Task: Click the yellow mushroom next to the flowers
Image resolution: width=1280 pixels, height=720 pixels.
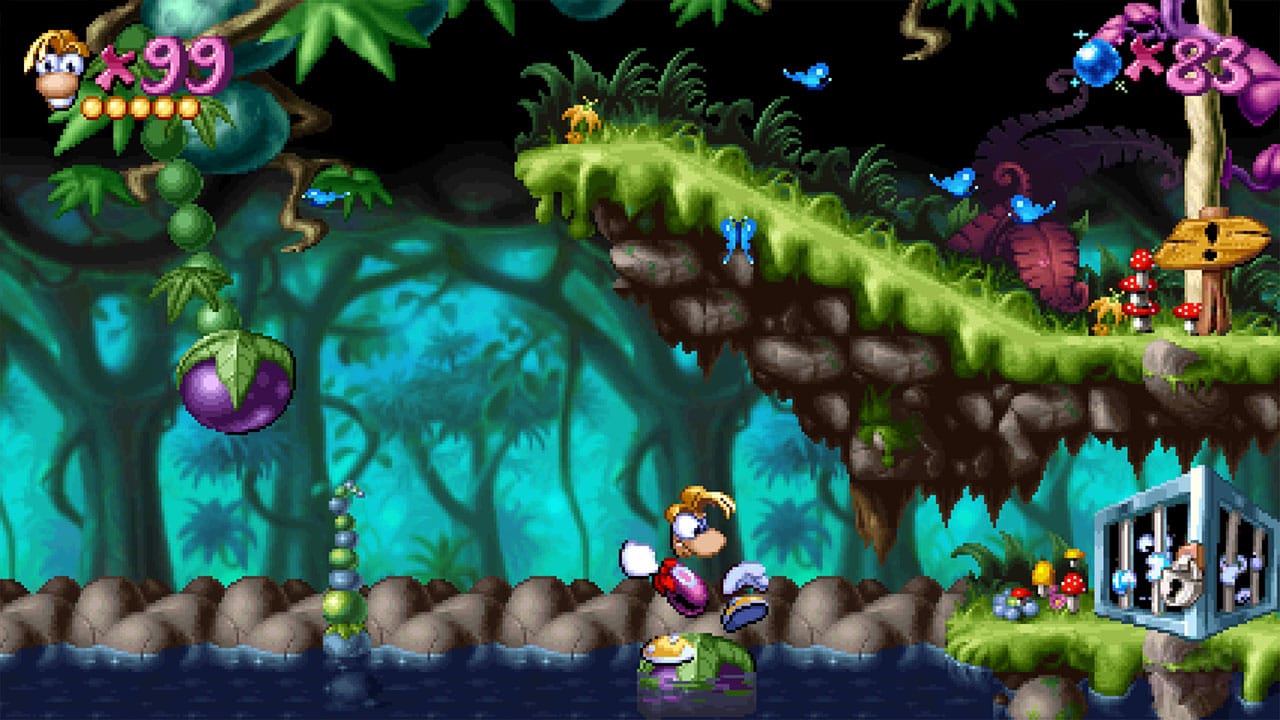Action: [x=1043, y=572]
